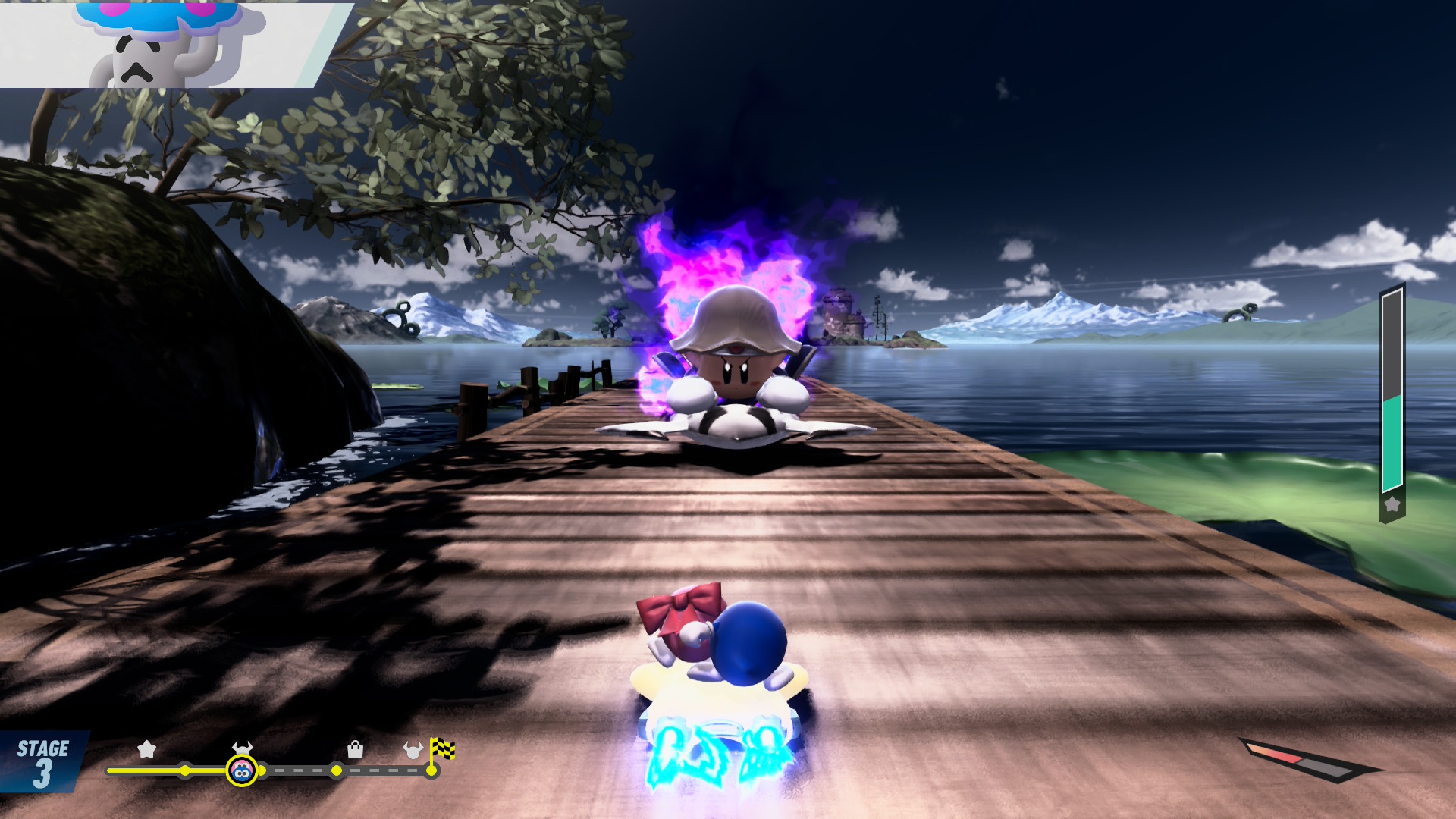Screen dimensions: 1456x819
Task: Select the player position marker on the track
Action: coord(241,771)
